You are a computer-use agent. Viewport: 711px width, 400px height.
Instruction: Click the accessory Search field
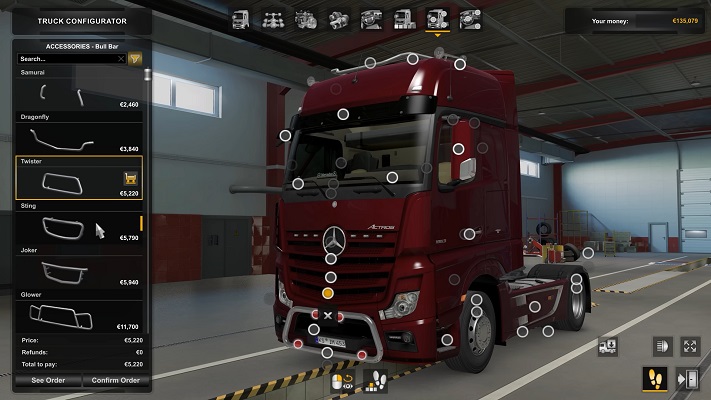pos(66,58)
